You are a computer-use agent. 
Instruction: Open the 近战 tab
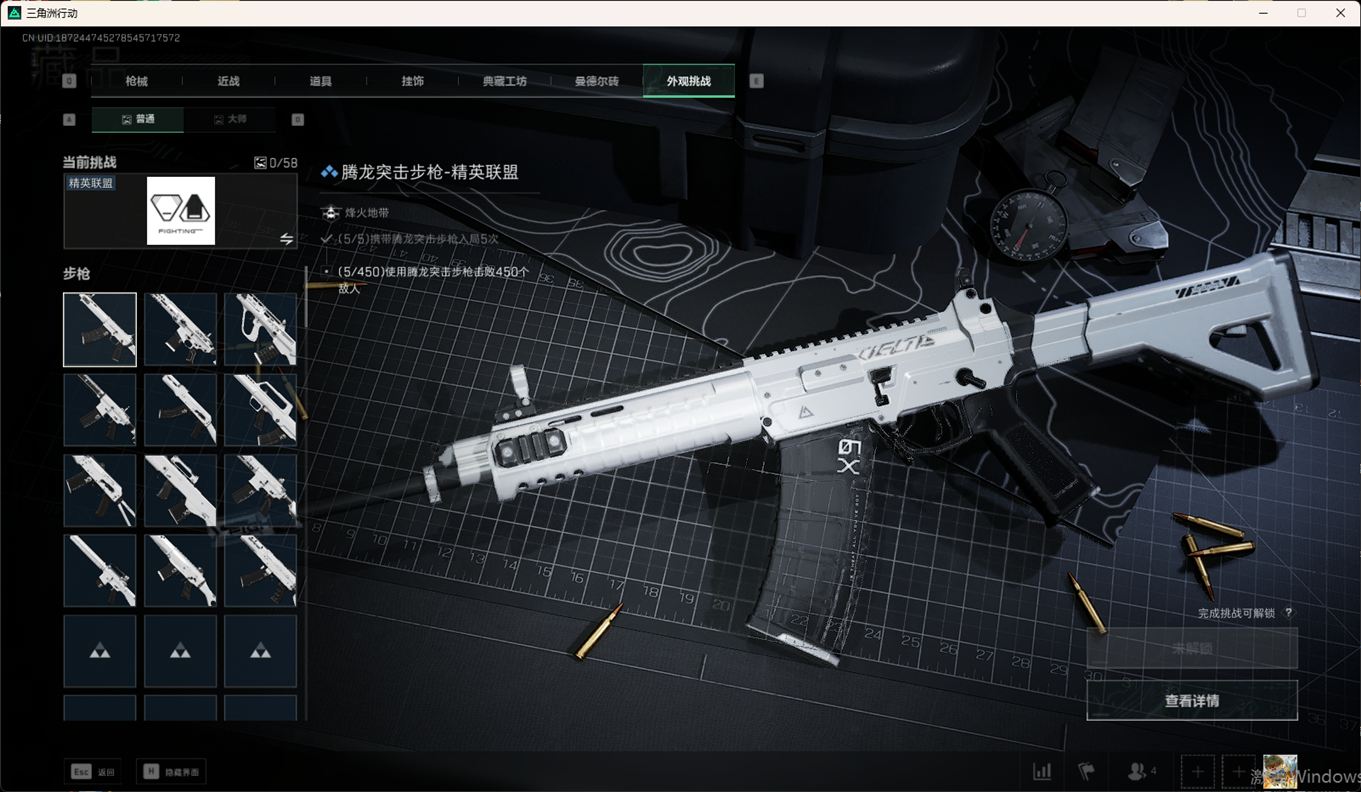pyautogui.click(x=228, y=81)
